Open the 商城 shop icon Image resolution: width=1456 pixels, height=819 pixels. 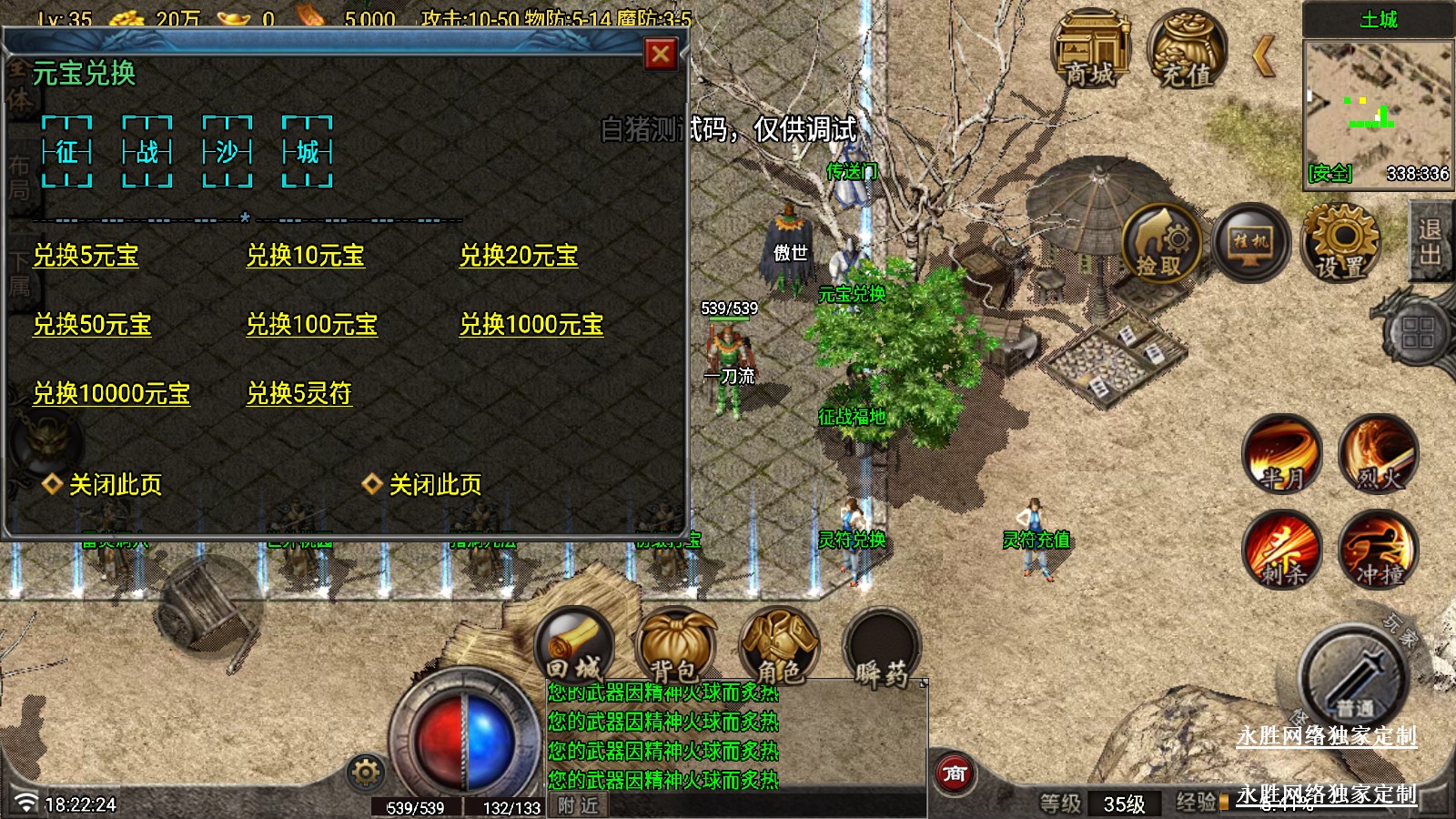click(1089, 51)
